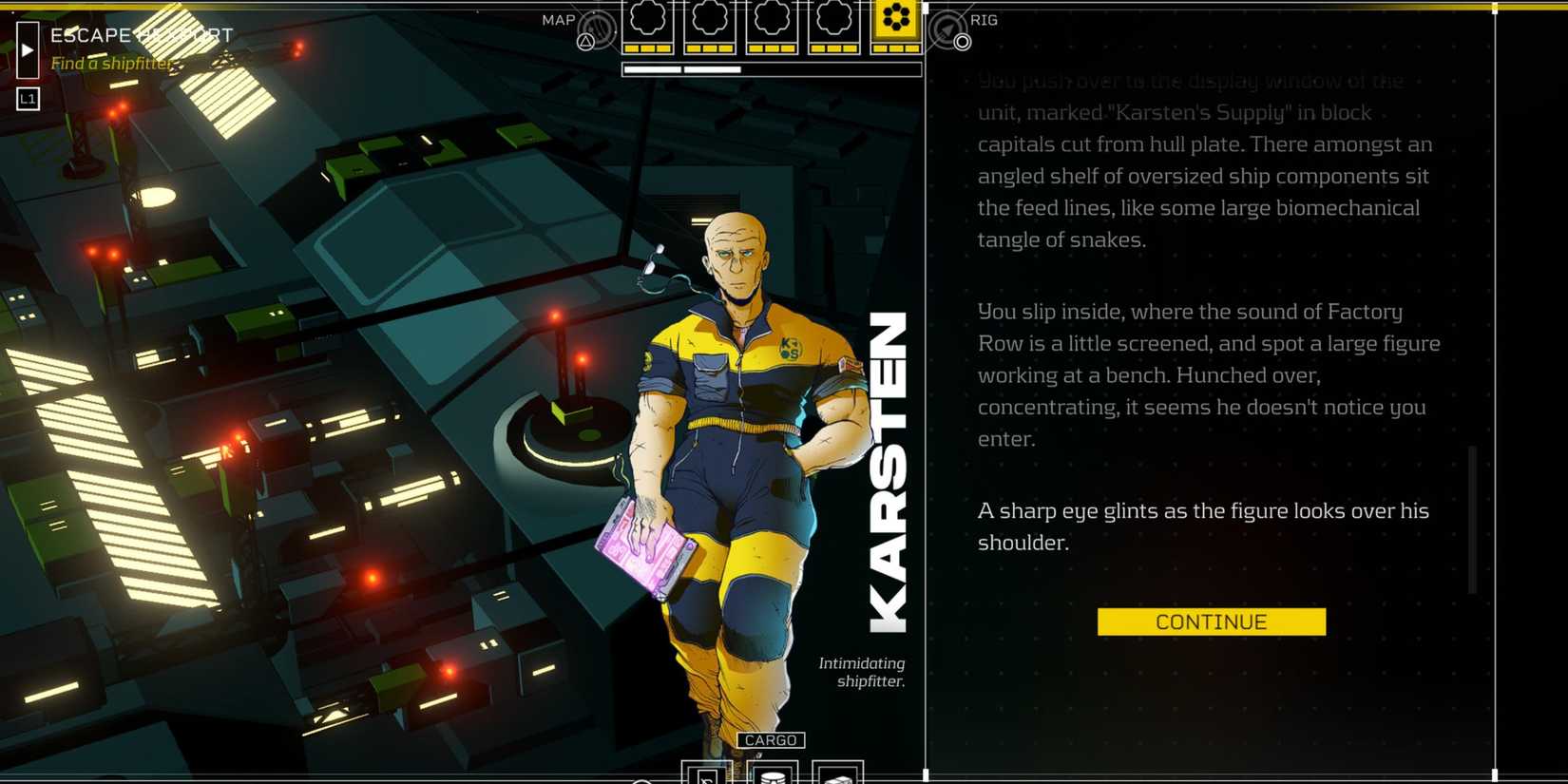The width and height of the screenshot is (1568, 784).
Task: Select the first die slot on the left
Action: pyautogui.click(x=645, y=27)
